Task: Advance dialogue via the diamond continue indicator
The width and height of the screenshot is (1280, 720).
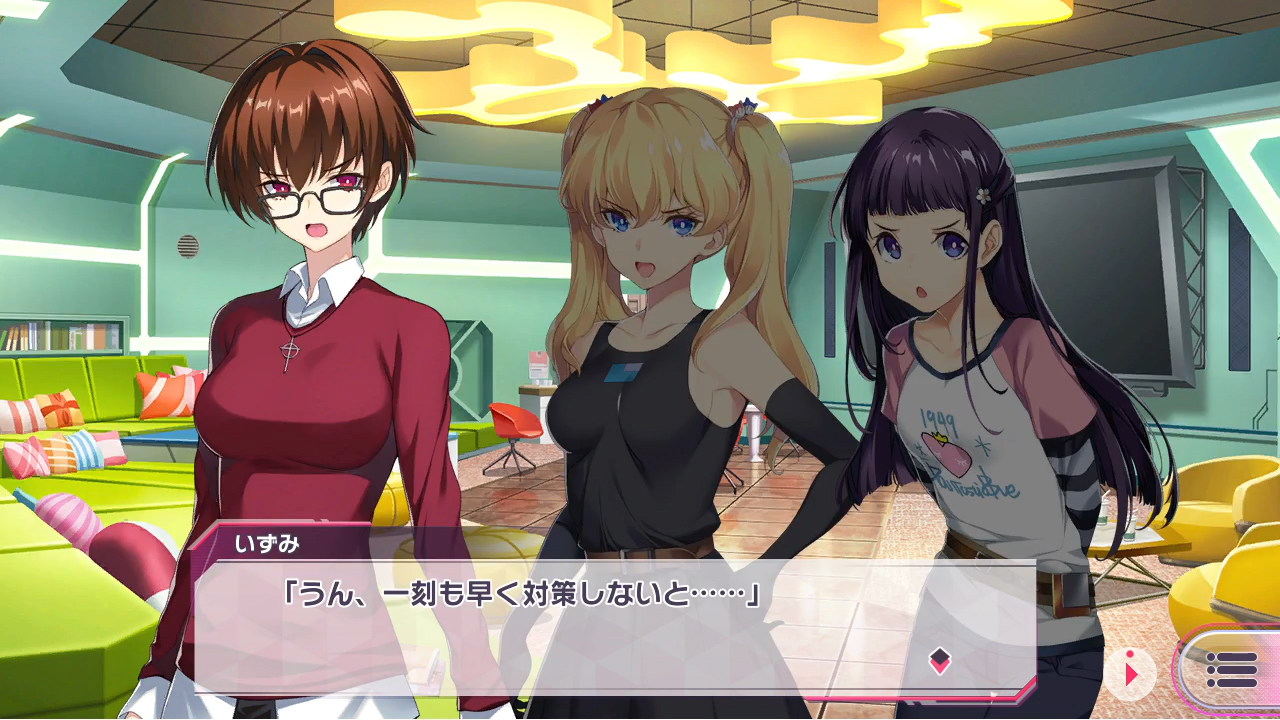Action: [939, 660]
